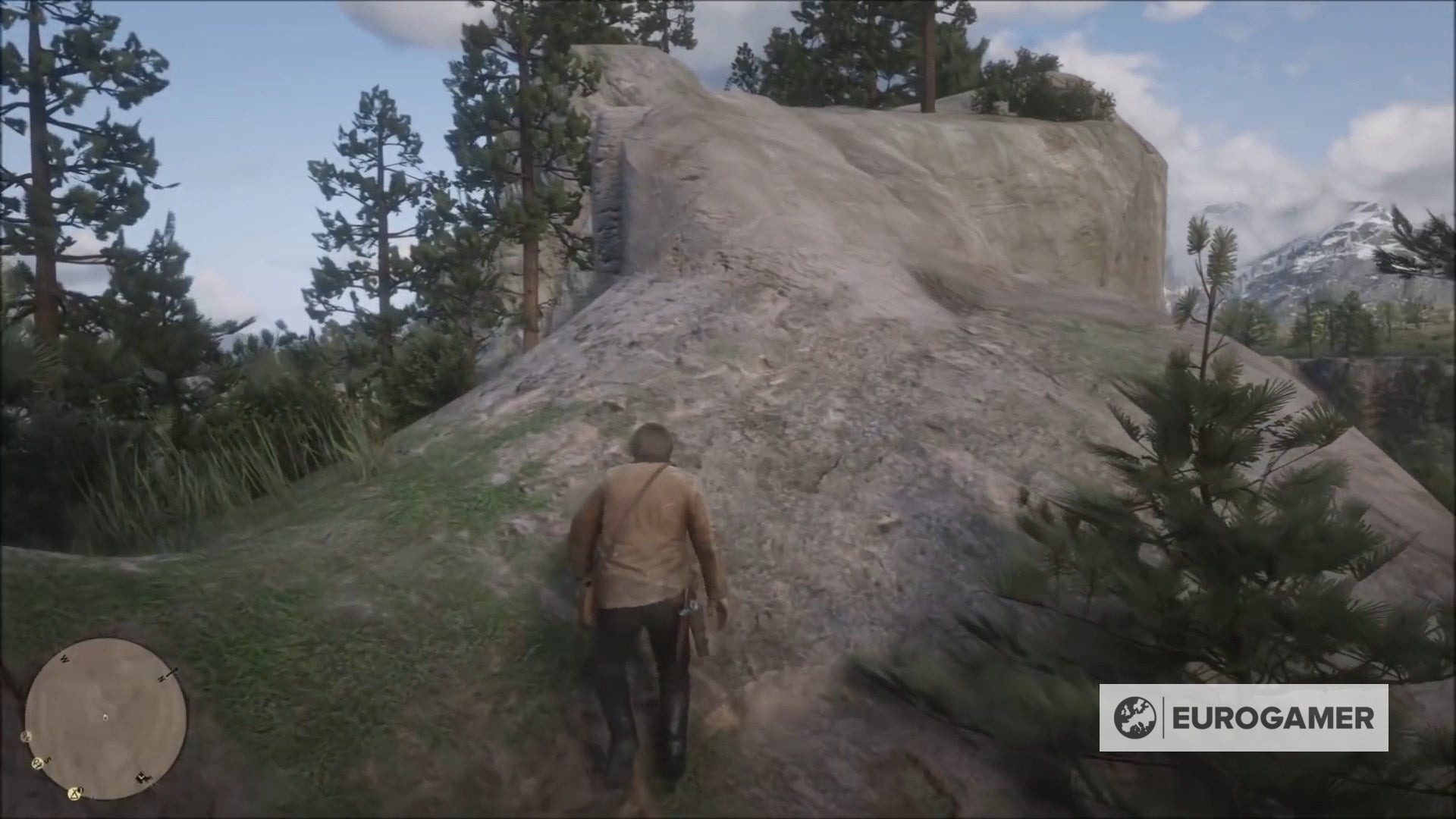The height and width of the screenshot is (819, 1456).
Task: Click the N compass letter on the minimap
Action: point(162,679)
